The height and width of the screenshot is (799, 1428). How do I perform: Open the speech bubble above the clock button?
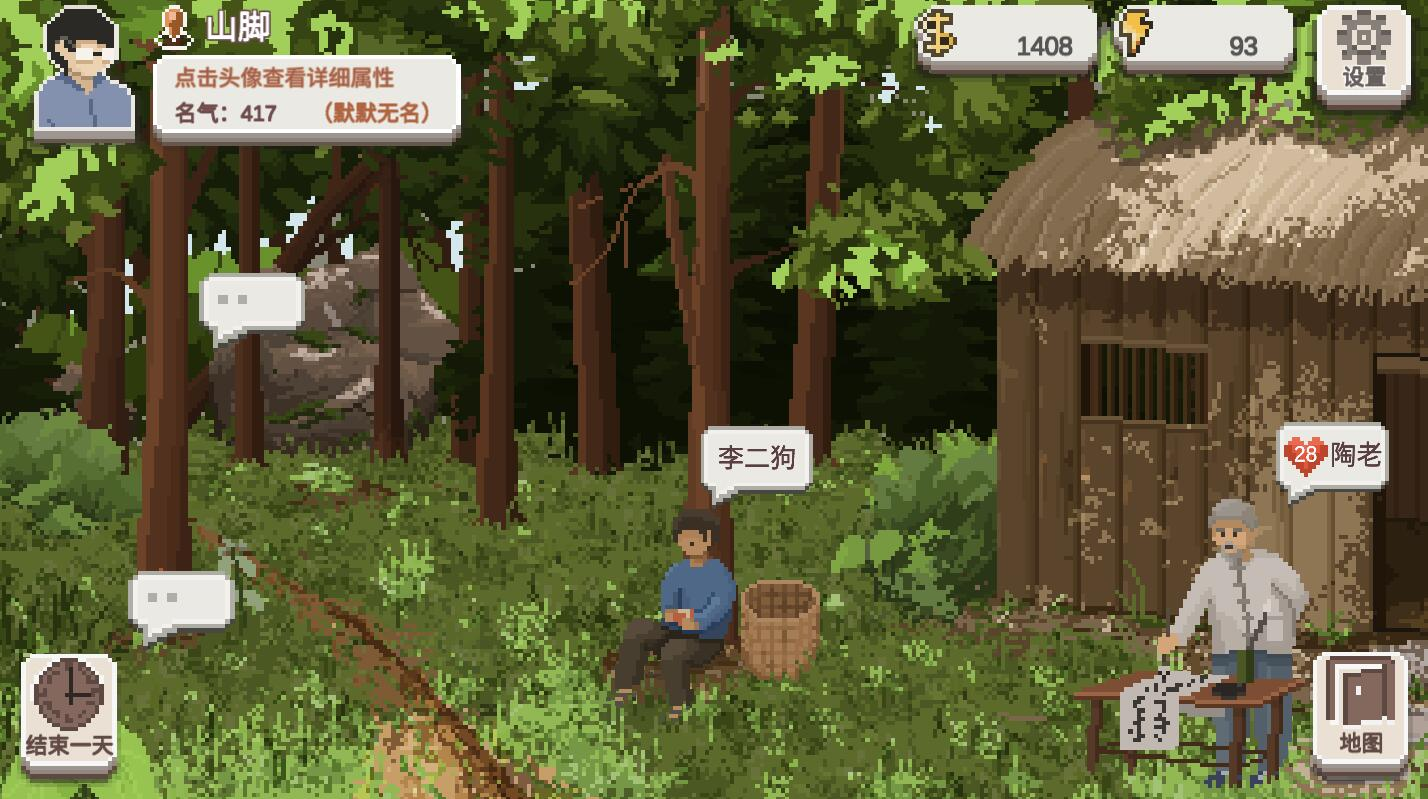[181, 601]
